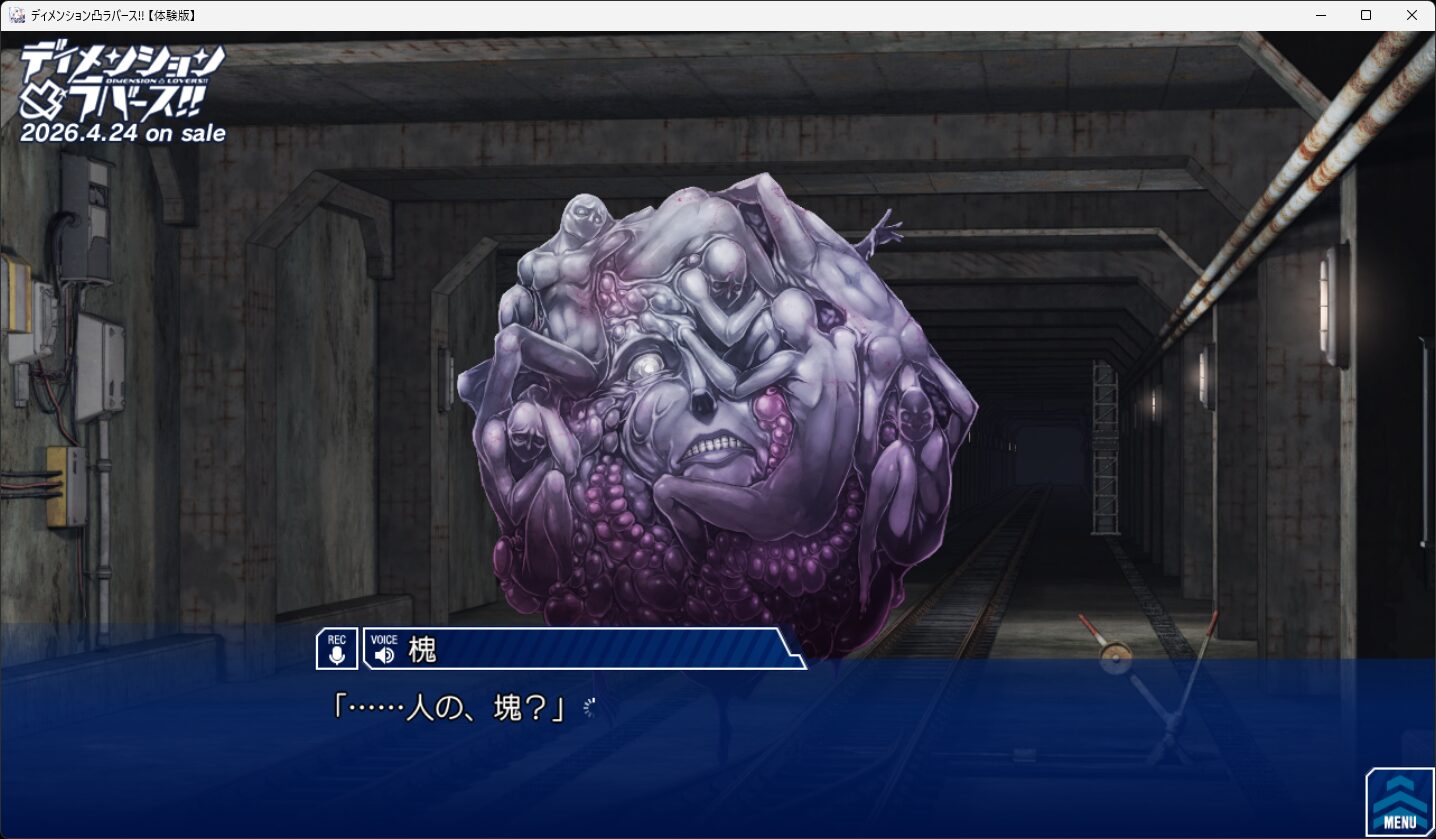Viewport: 1436px width, 839px height.
Task: Open the MENU button
Action: pyautogui.click(x=1399, y=802)
